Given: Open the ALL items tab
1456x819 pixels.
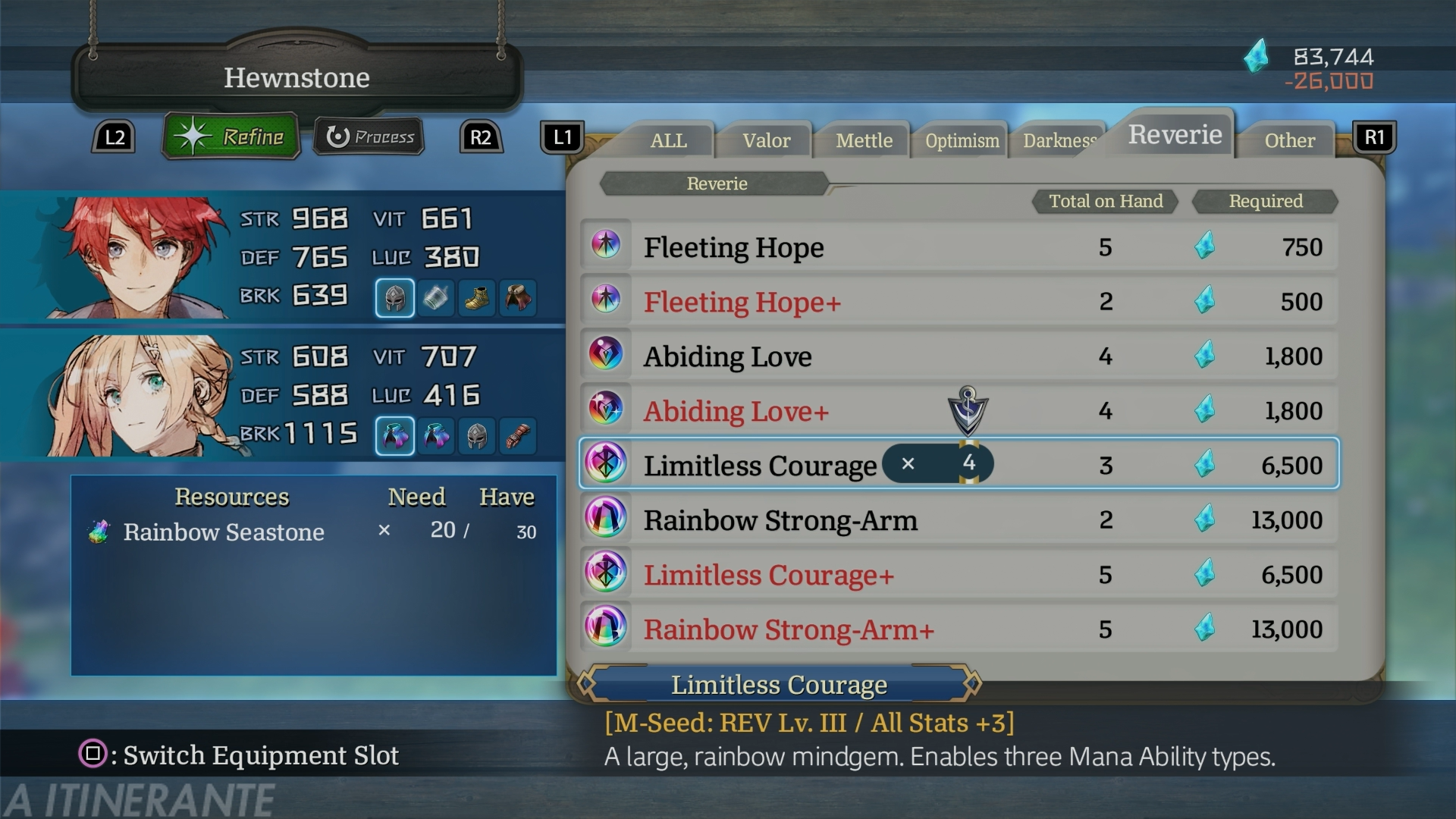Looking at the screenshot, I should [668, 140].
